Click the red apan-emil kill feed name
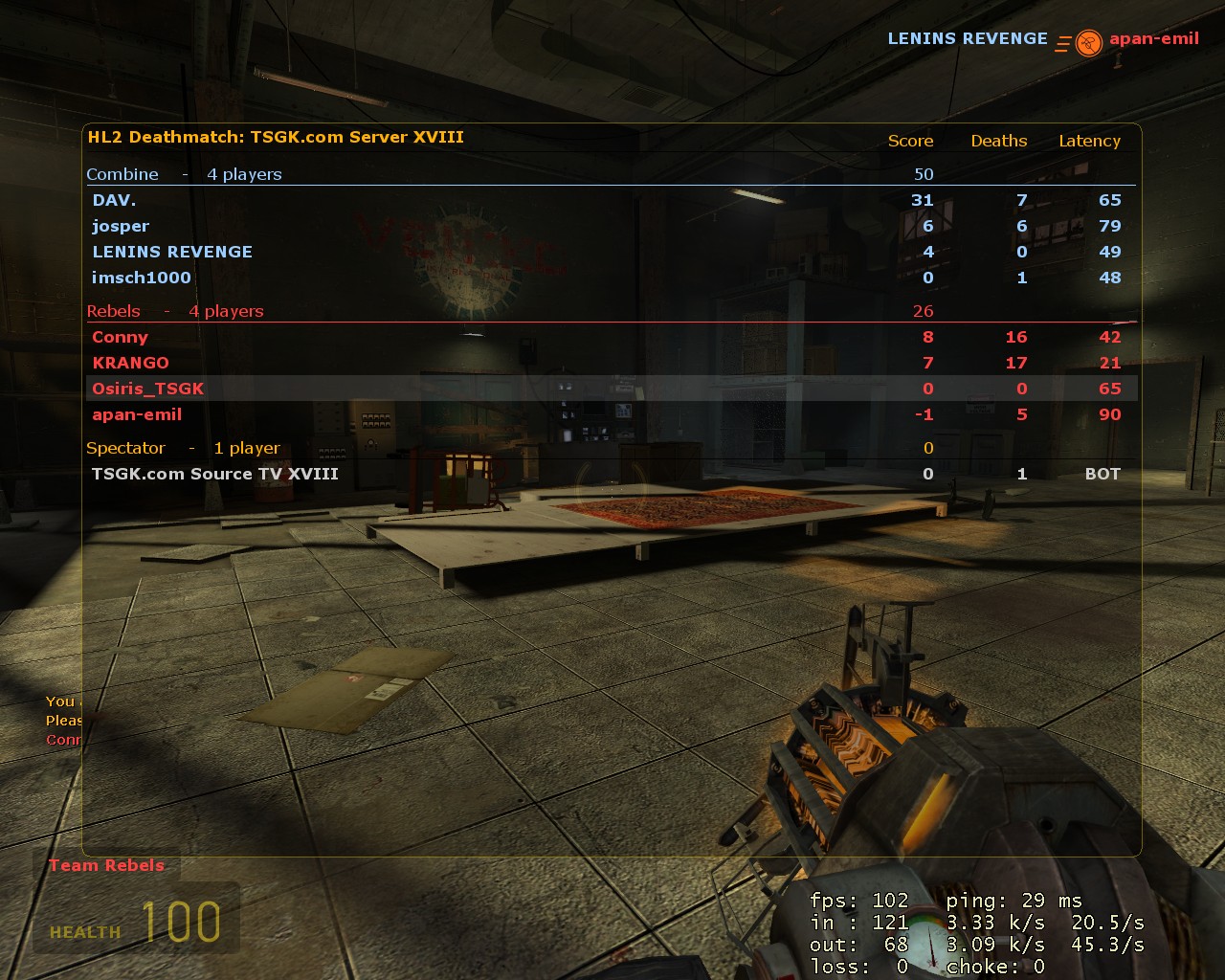 pyautogui.click(x=1153, y=39)
